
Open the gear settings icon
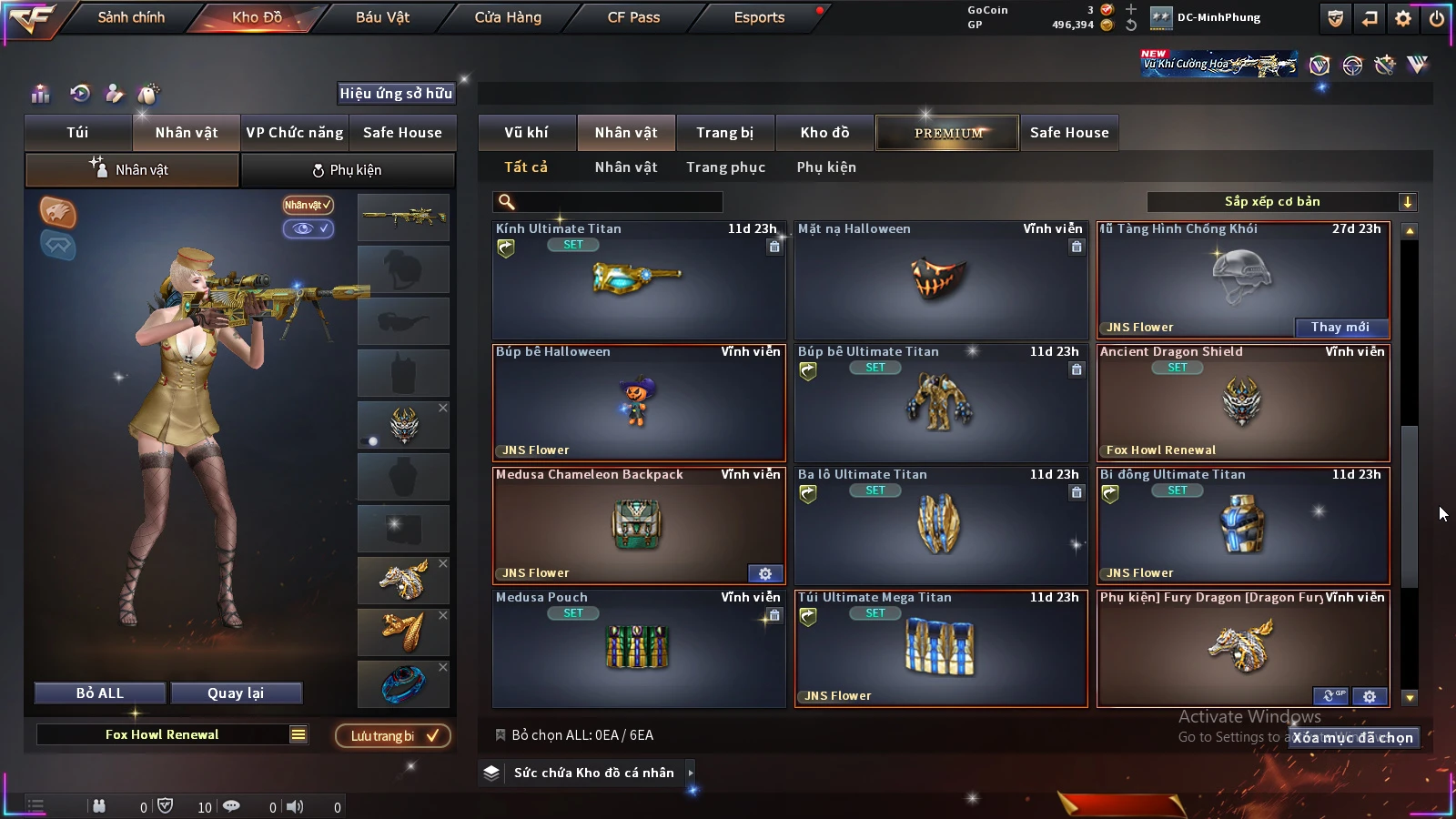[x=1403, y=18]
